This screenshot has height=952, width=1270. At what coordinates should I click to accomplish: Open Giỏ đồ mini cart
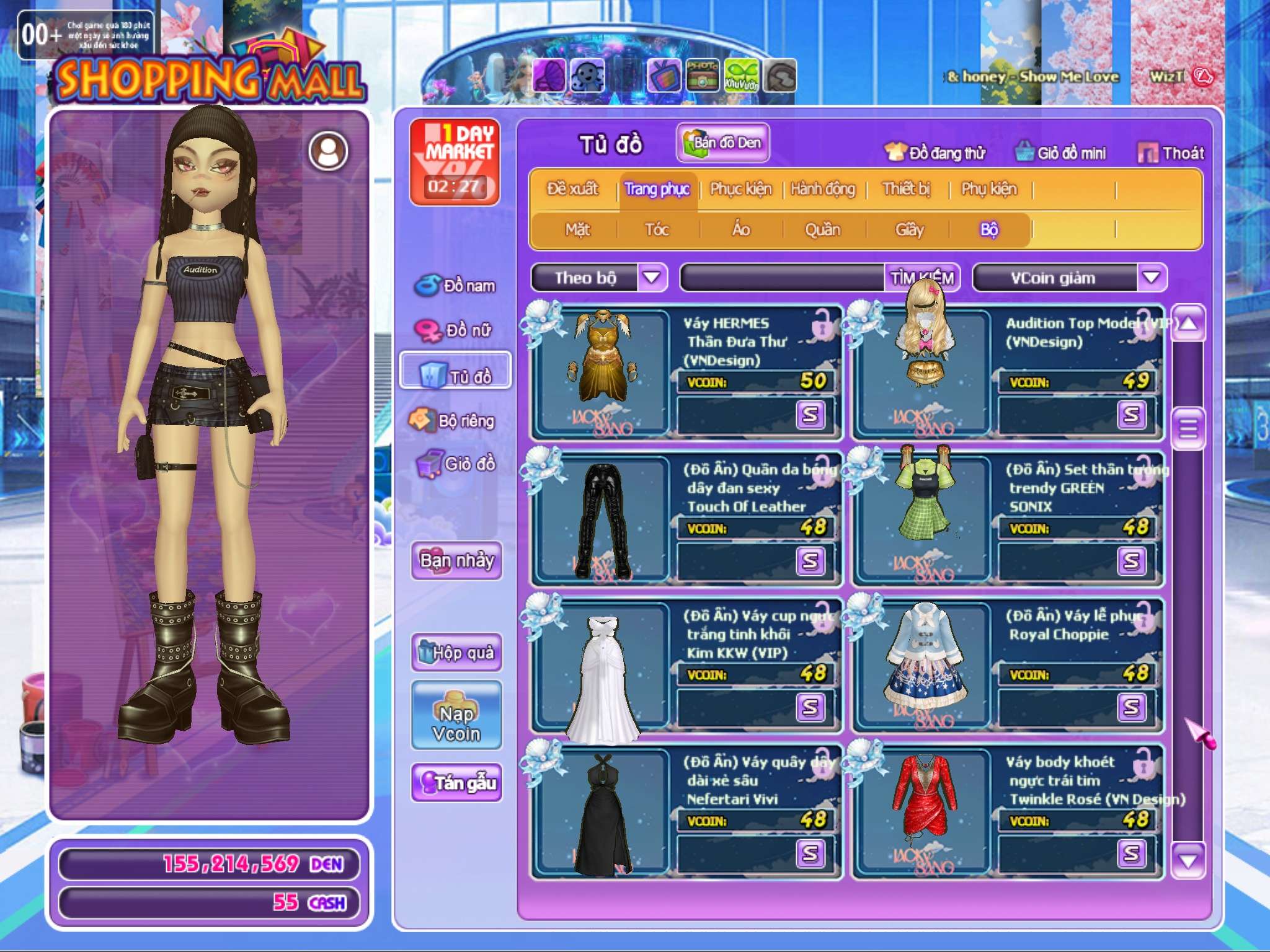click(1060, 153)
